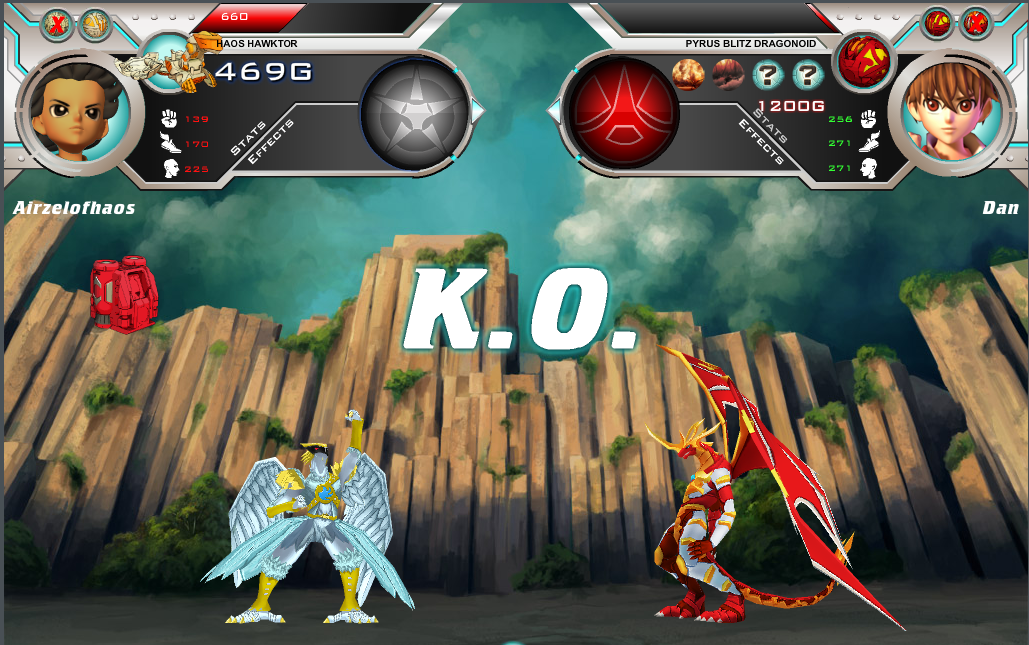Screen dimensions: 1029x645
Task: Click the defeated Bakugan ball with red X, top-left
Action: coord(56,25)
